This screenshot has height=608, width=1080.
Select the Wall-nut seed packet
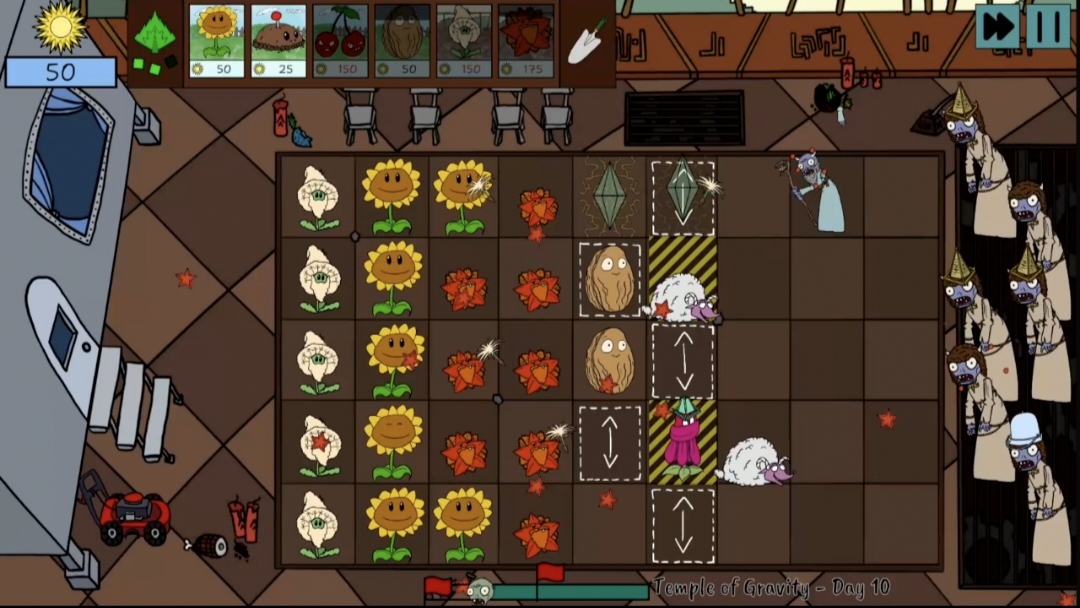click(x=402, y=41)
